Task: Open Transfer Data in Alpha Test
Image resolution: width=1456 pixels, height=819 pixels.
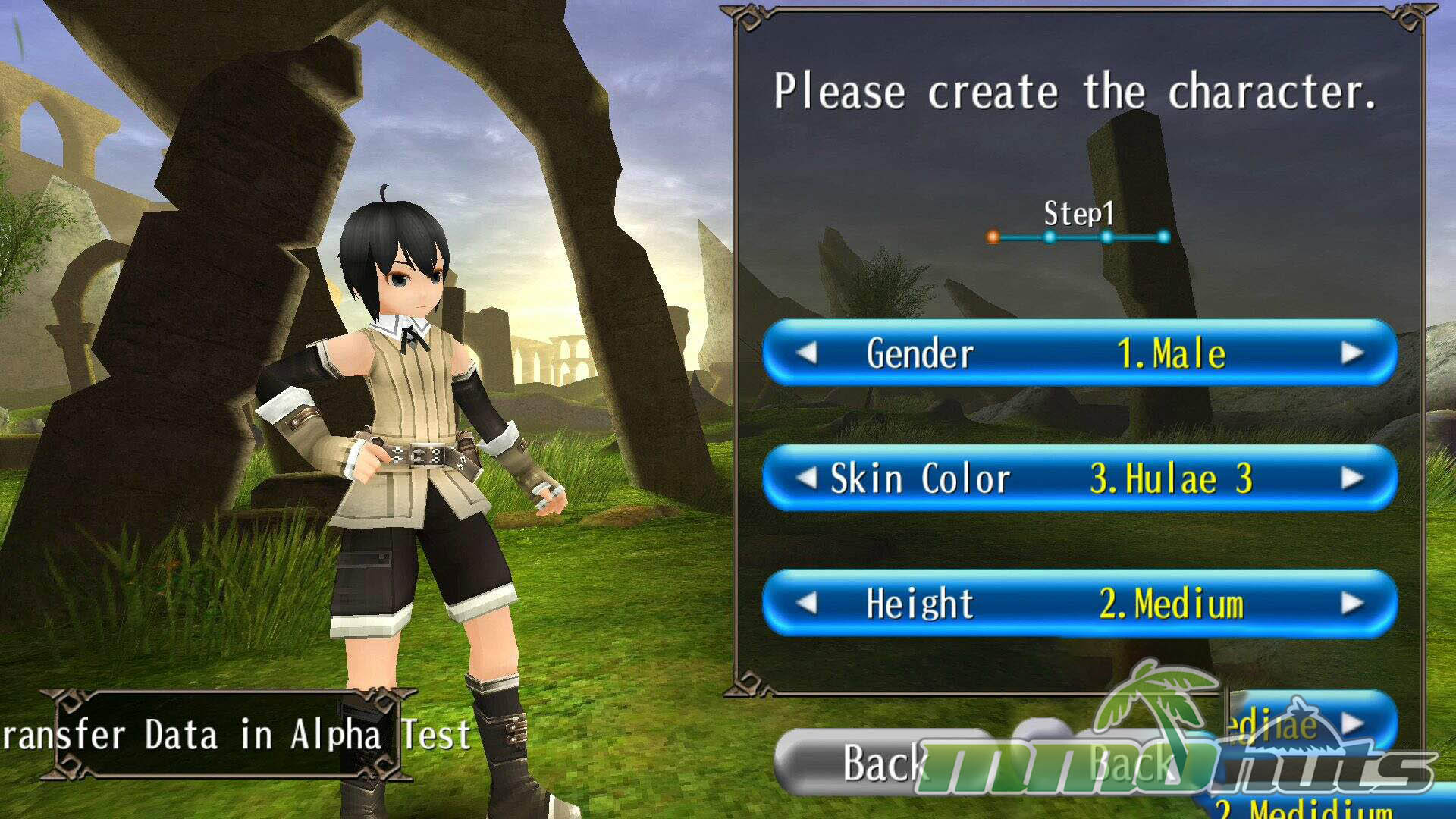Action: point(227,734)
